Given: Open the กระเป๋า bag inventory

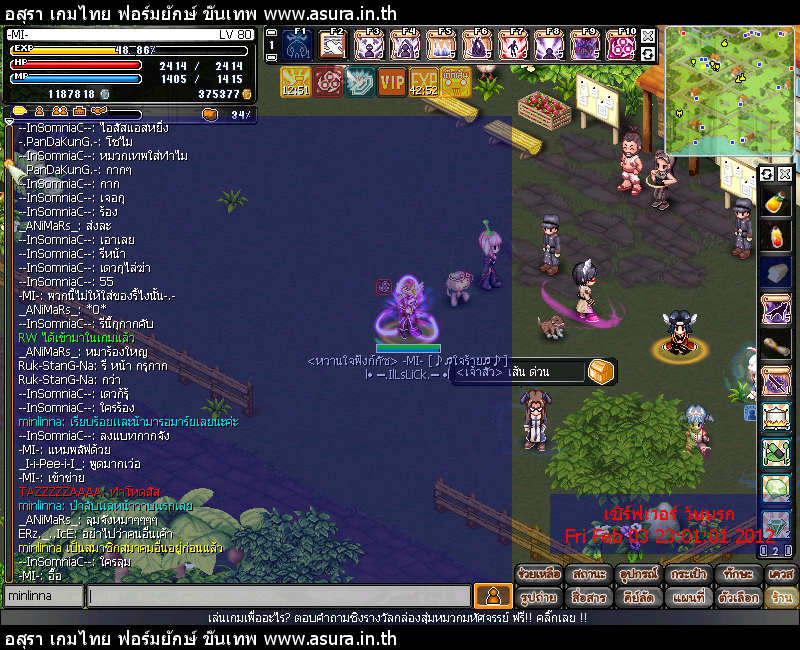Looking at the screenshot, I should click(x=688, y=575).
